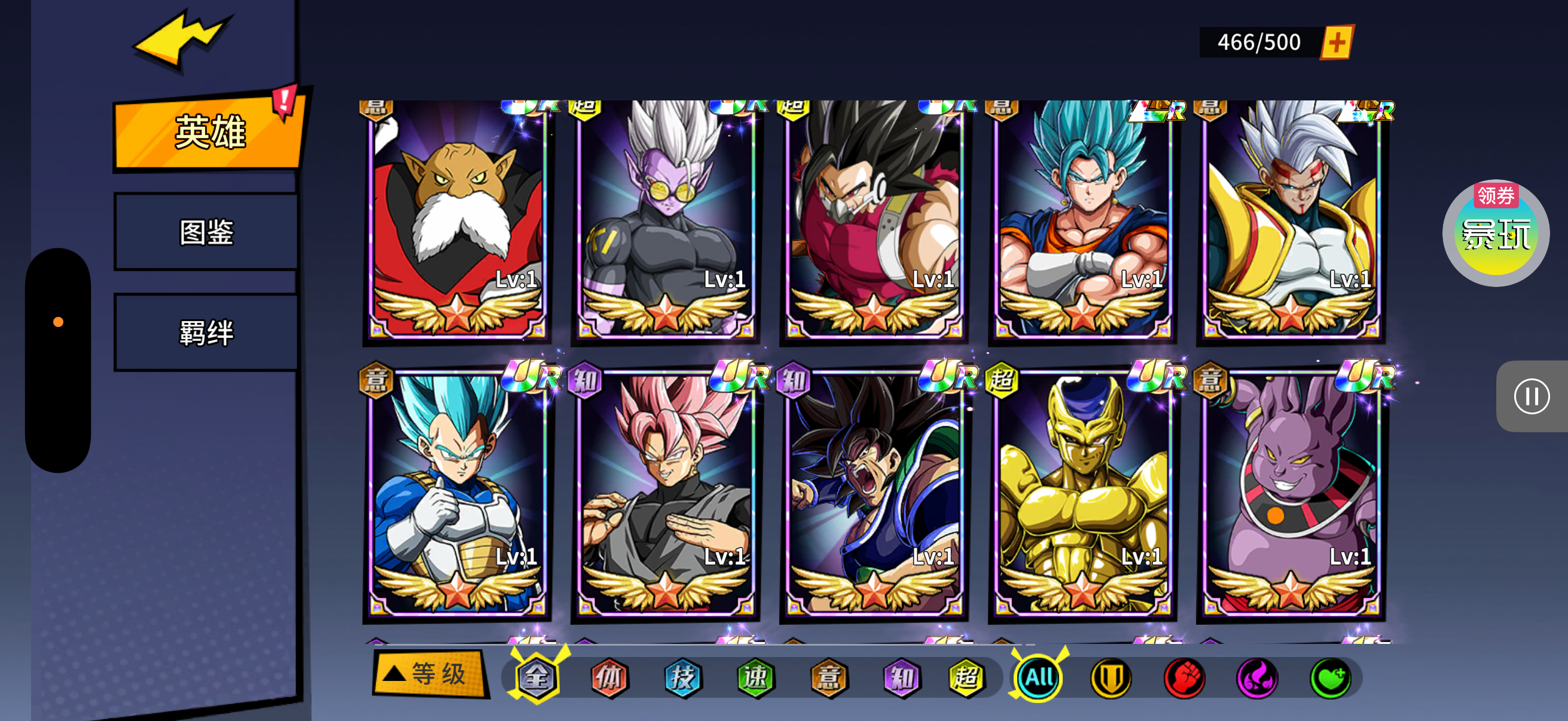The height and width of the screenshot is (721, 1568).
Task: Toggle the 等级 level sort button
Action: point(431,674)
